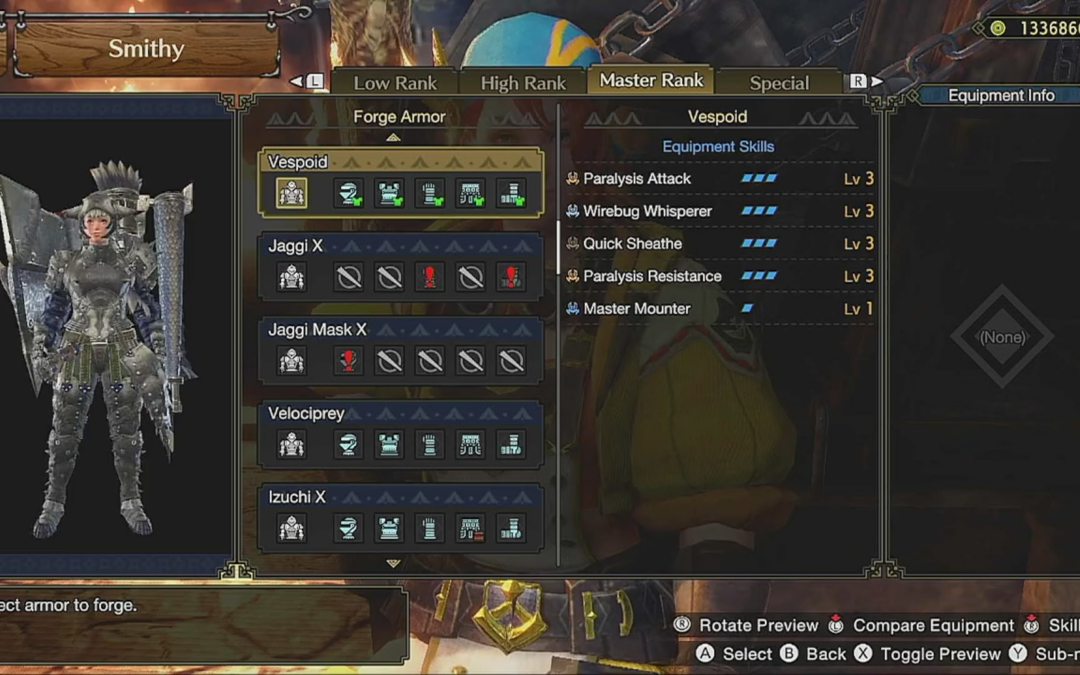The image size is (1080, 675).
Task: Click the armor list up arrow
Action: (394, 138)
